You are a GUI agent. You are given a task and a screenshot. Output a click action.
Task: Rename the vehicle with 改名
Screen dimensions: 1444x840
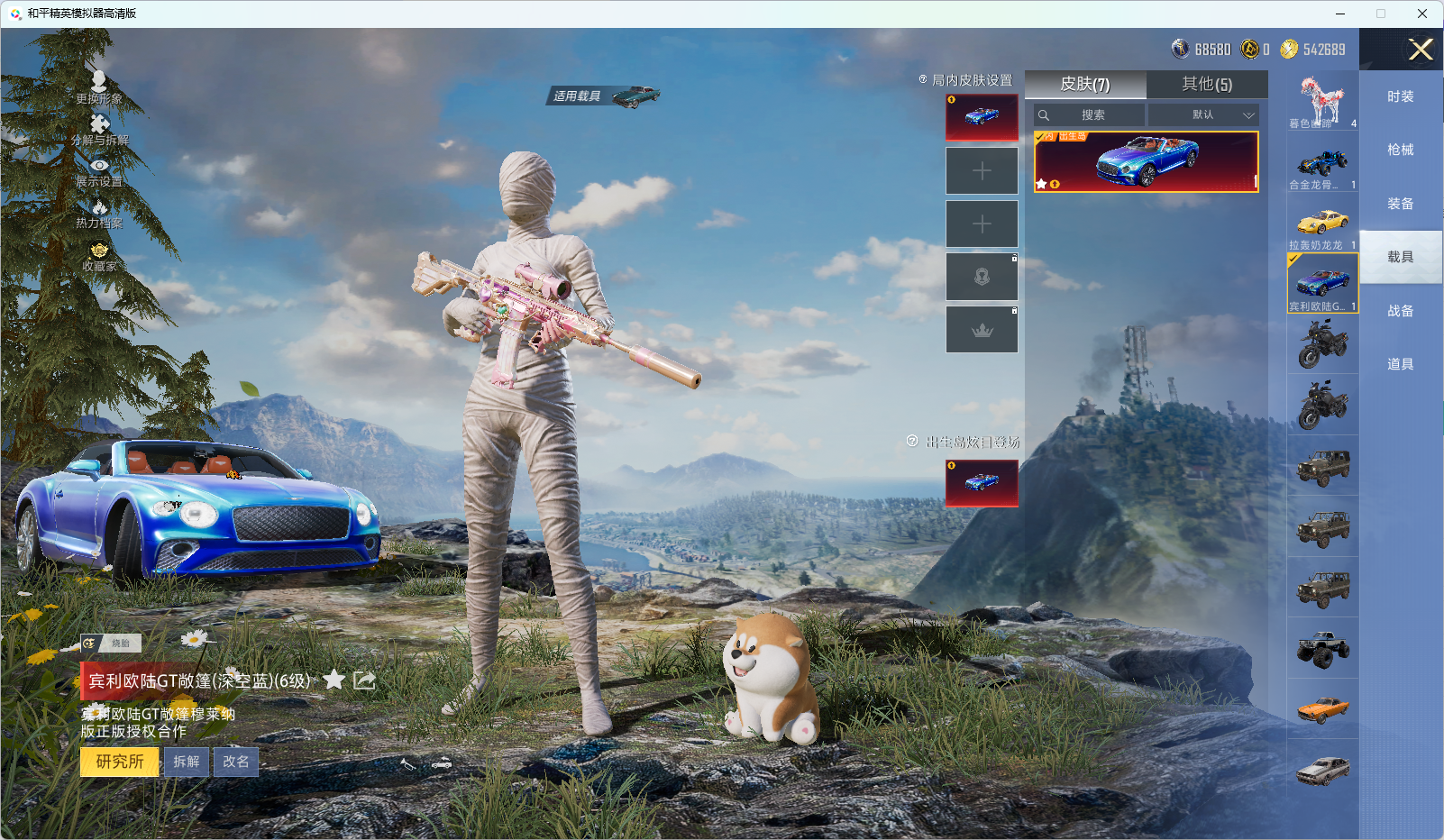pyautogui.click(x=236, y=762)
